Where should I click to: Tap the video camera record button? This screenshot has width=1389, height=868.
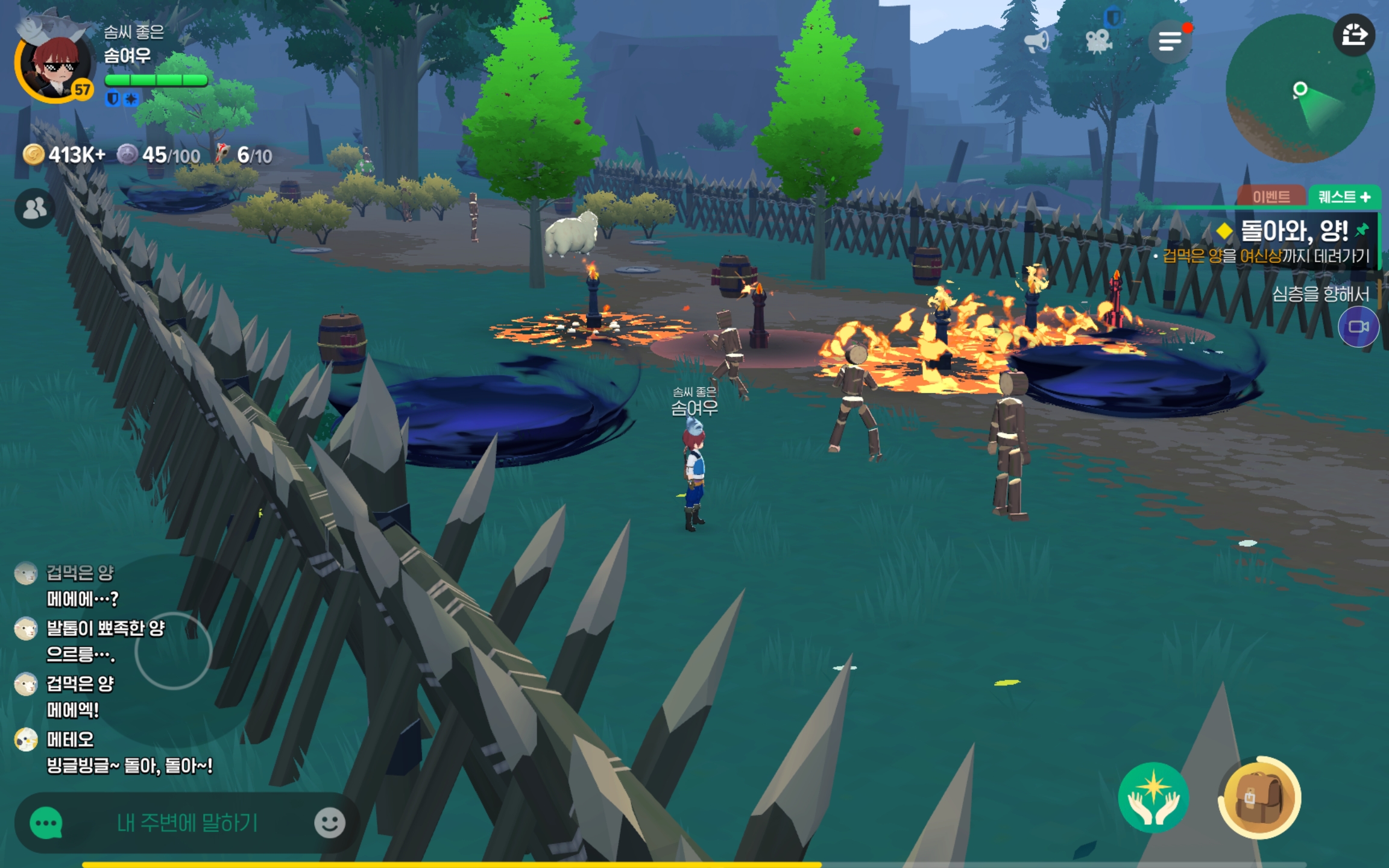coord(1358,327)
